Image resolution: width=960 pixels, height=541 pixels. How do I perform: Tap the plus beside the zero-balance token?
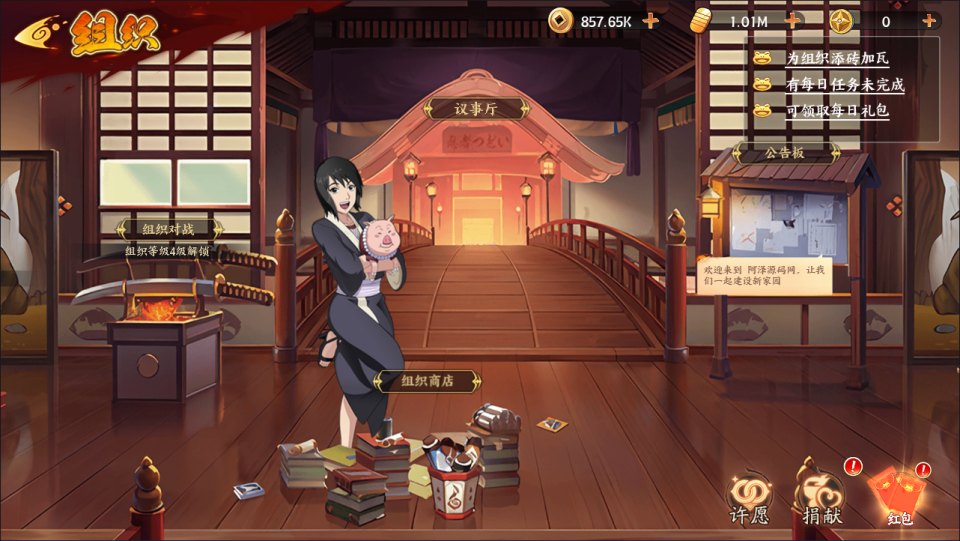click(929, 20)
